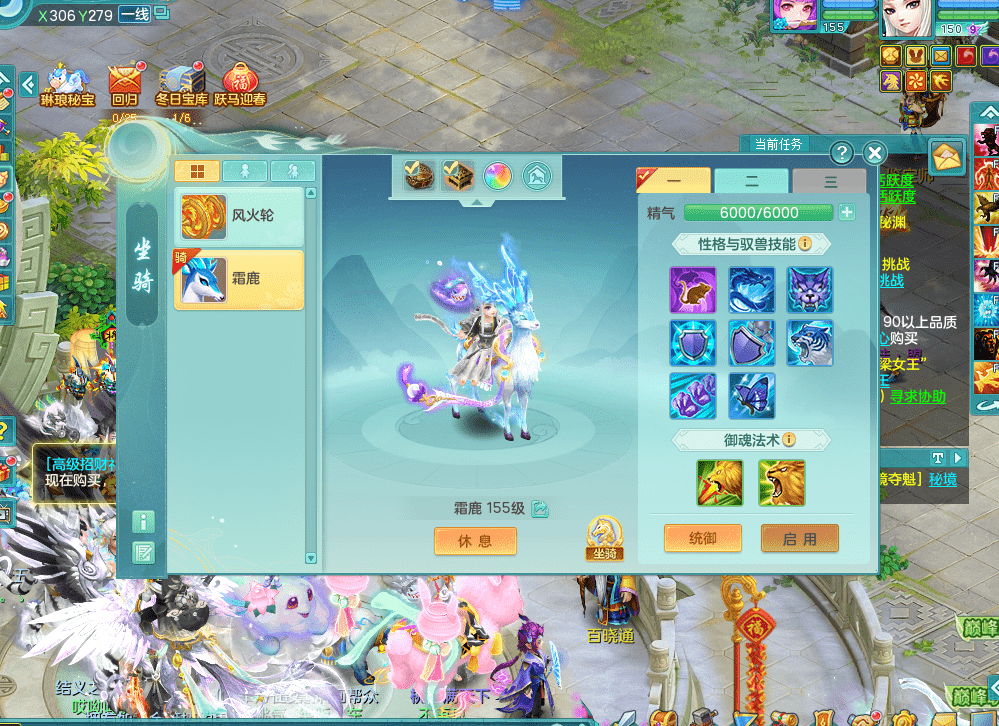Open the rainbow color dye icon
Screen dimensions: 999x726
point(497,177)
